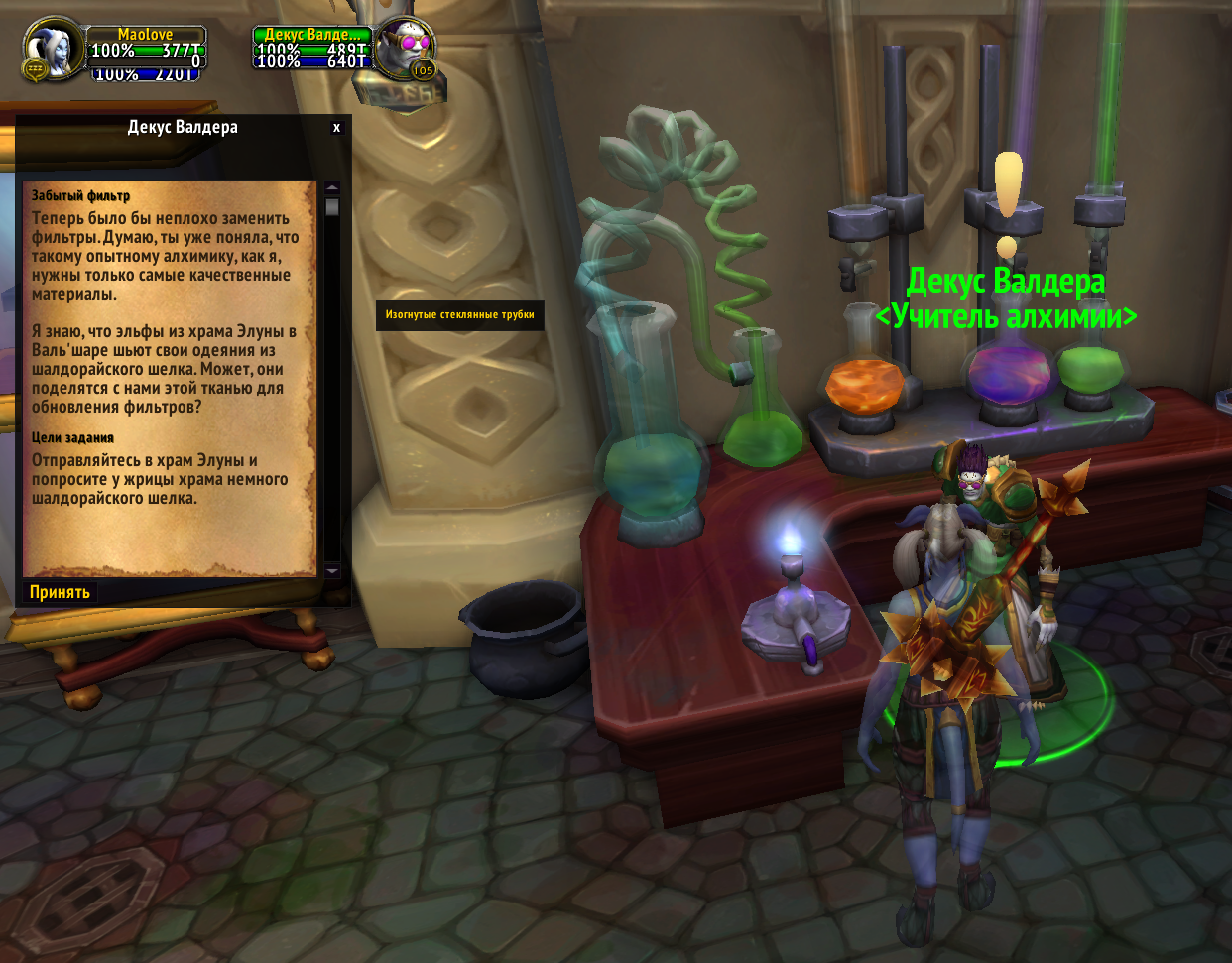Click Maolove's player portrait

[52, 49]
